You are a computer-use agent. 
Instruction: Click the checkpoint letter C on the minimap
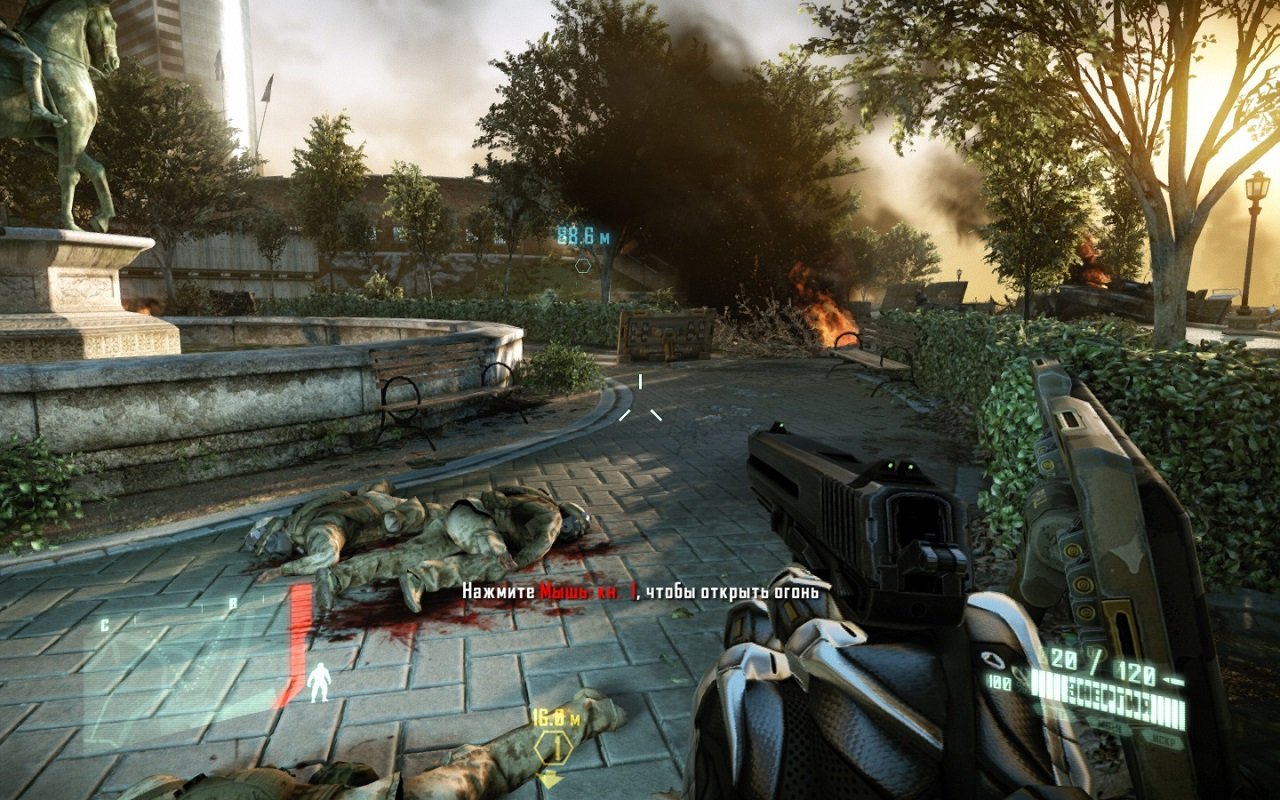point(104,624)
